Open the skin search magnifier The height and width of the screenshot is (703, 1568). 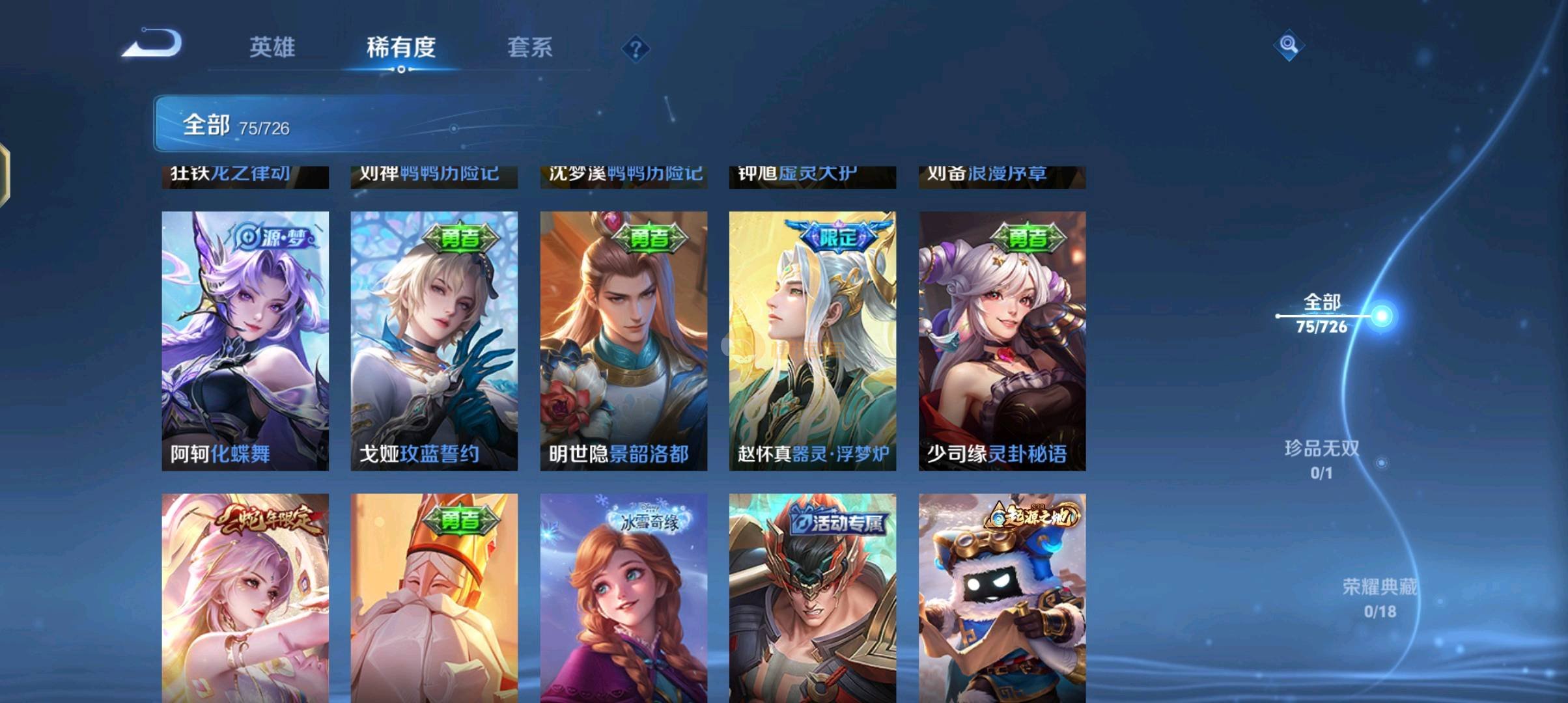point(1288,46)
